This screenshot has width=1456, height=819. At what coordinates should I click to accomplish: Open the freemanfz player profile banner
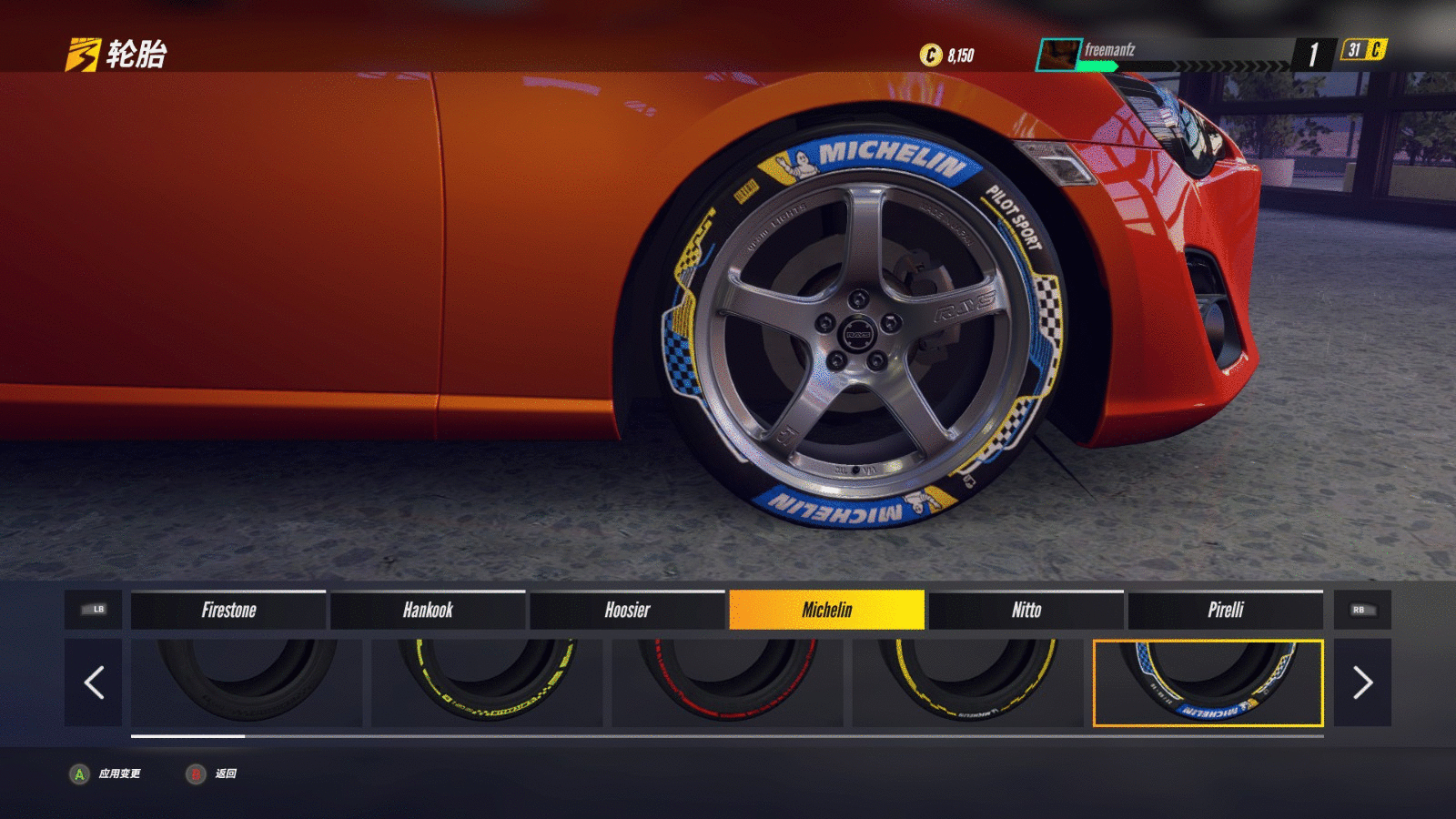(1165, 54)
